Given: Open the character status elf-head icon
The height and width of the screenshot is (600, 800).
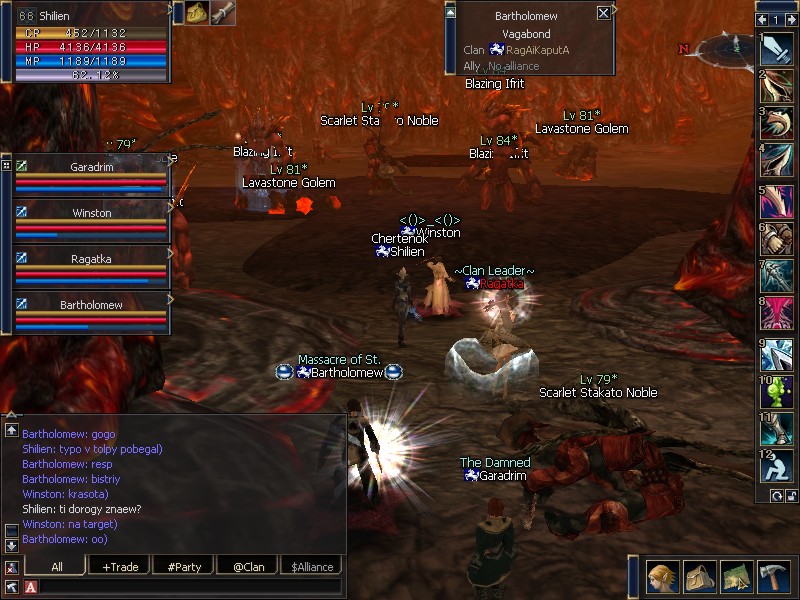Looking at the screenshot, I should coord(660,577).
